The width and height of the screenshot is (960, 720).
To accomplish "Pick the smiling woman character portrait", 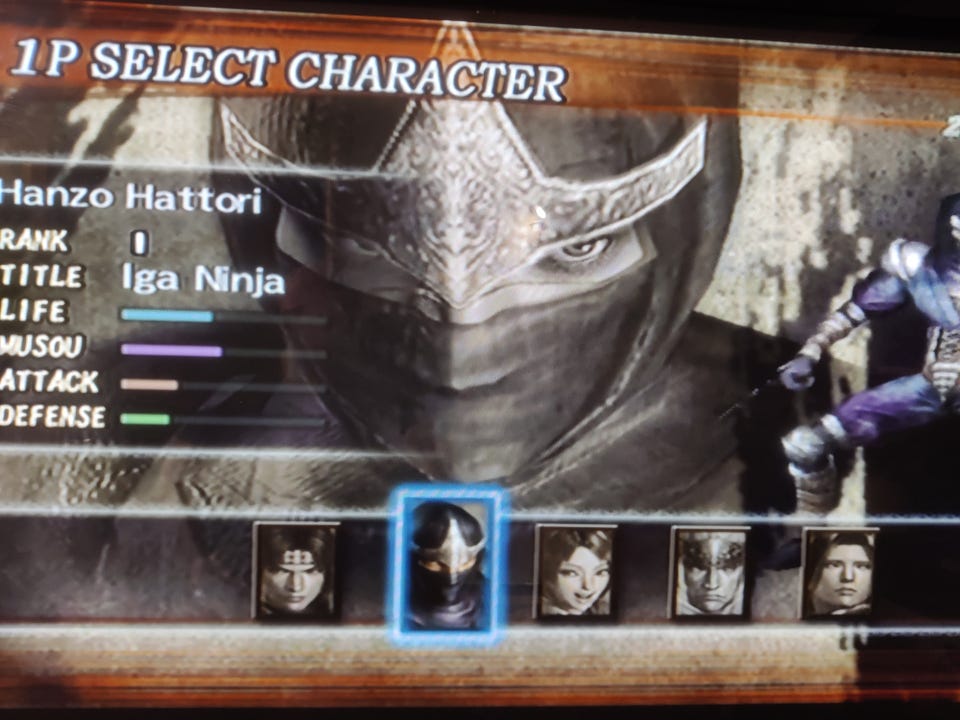I will point(576,571).
